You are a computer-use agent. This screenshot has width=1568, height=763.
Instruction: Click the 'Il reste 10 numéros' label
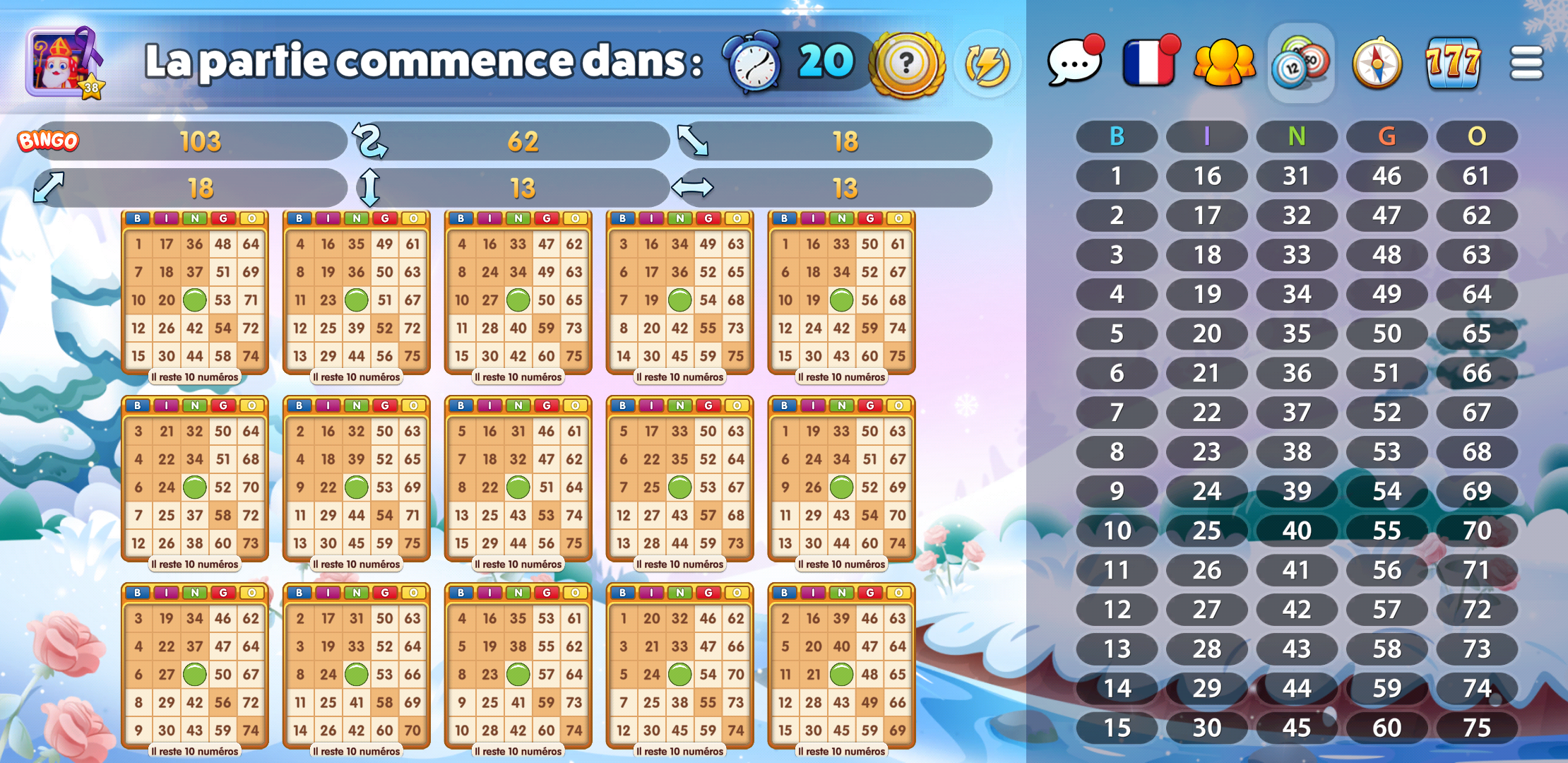tap(195, 377)
